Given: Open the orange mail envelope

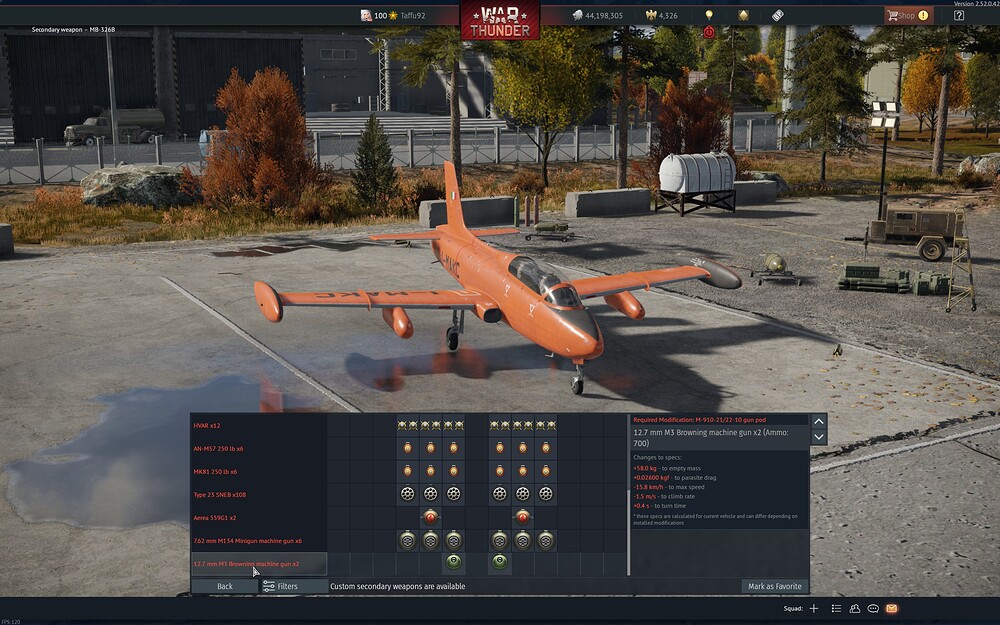Looking at the screenshot, I should tap(891, 608).
